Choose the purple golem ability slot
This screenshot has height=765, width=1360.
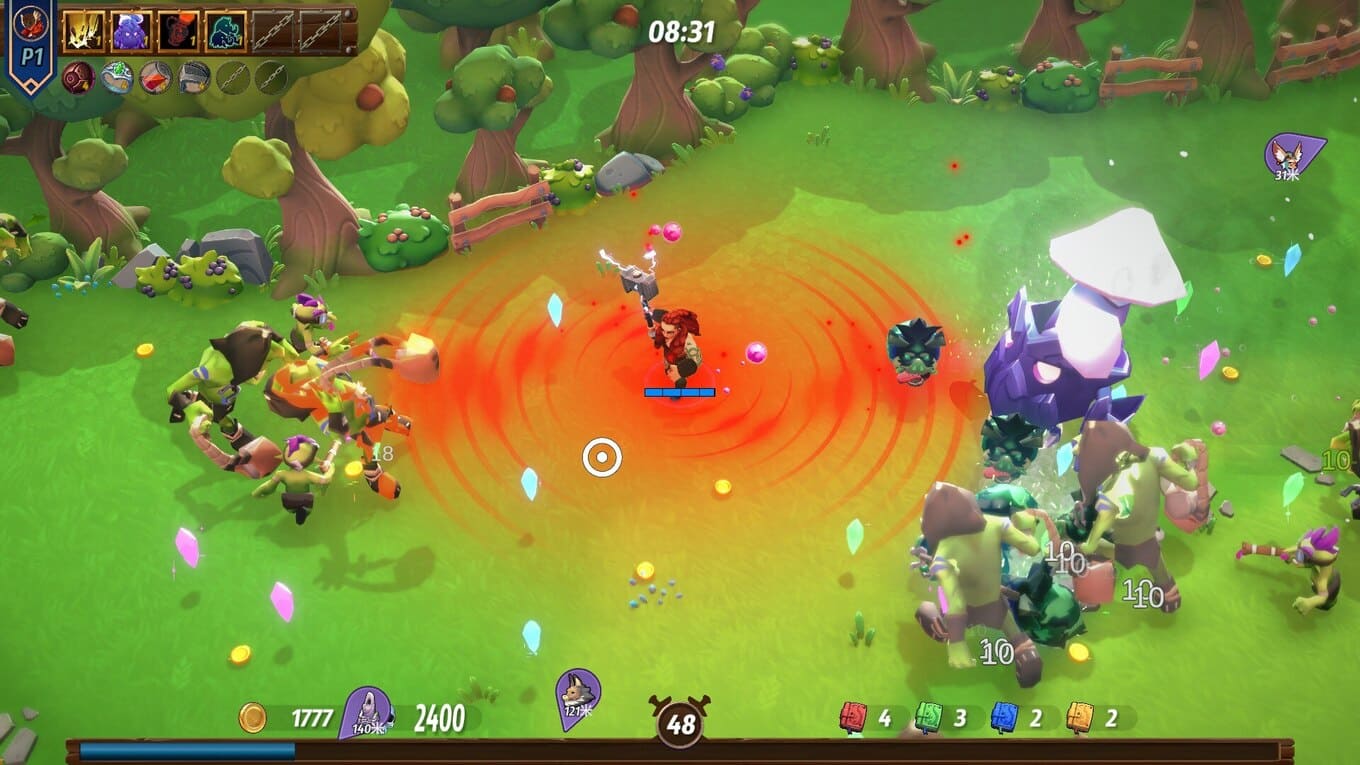(131, 32)
